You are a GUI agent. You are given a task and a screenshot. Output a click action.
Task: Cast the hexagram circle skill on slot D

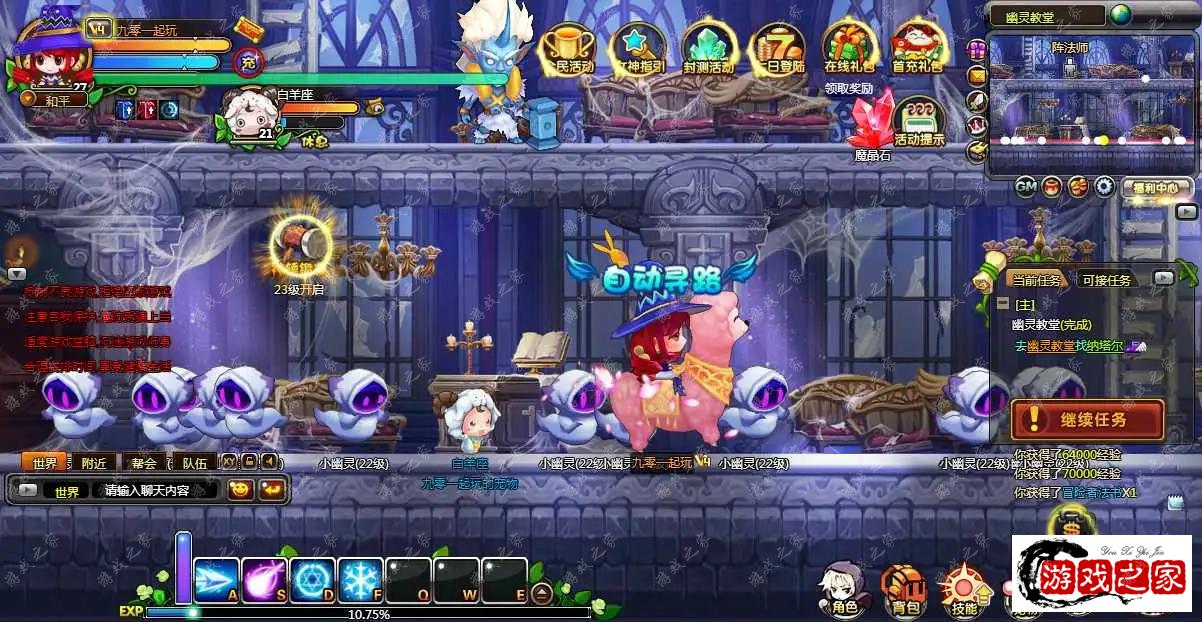click(x=313, y=580)
